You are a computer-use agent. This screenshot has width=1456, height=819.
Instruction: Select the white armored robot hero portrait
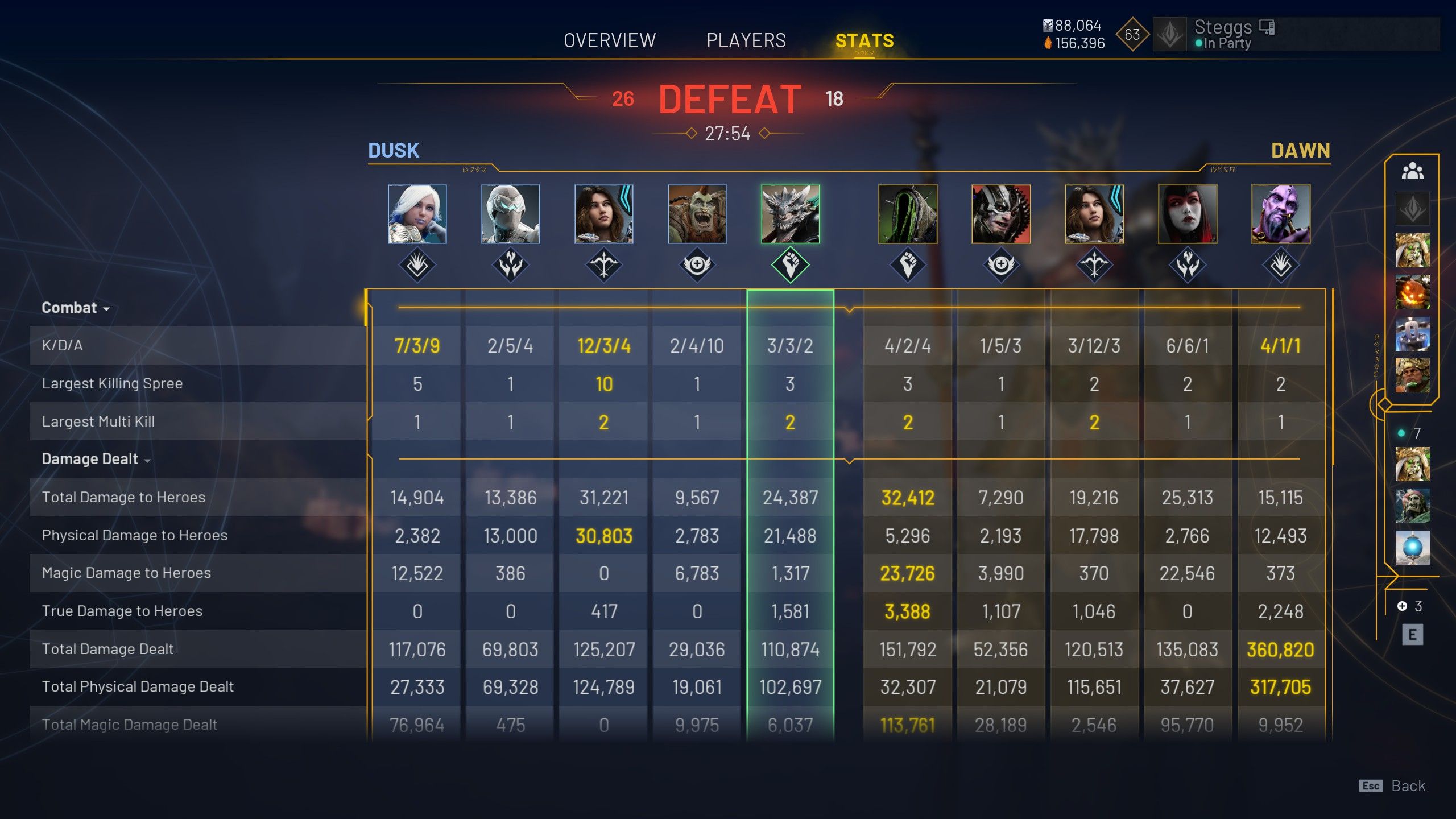pos(510,214)
